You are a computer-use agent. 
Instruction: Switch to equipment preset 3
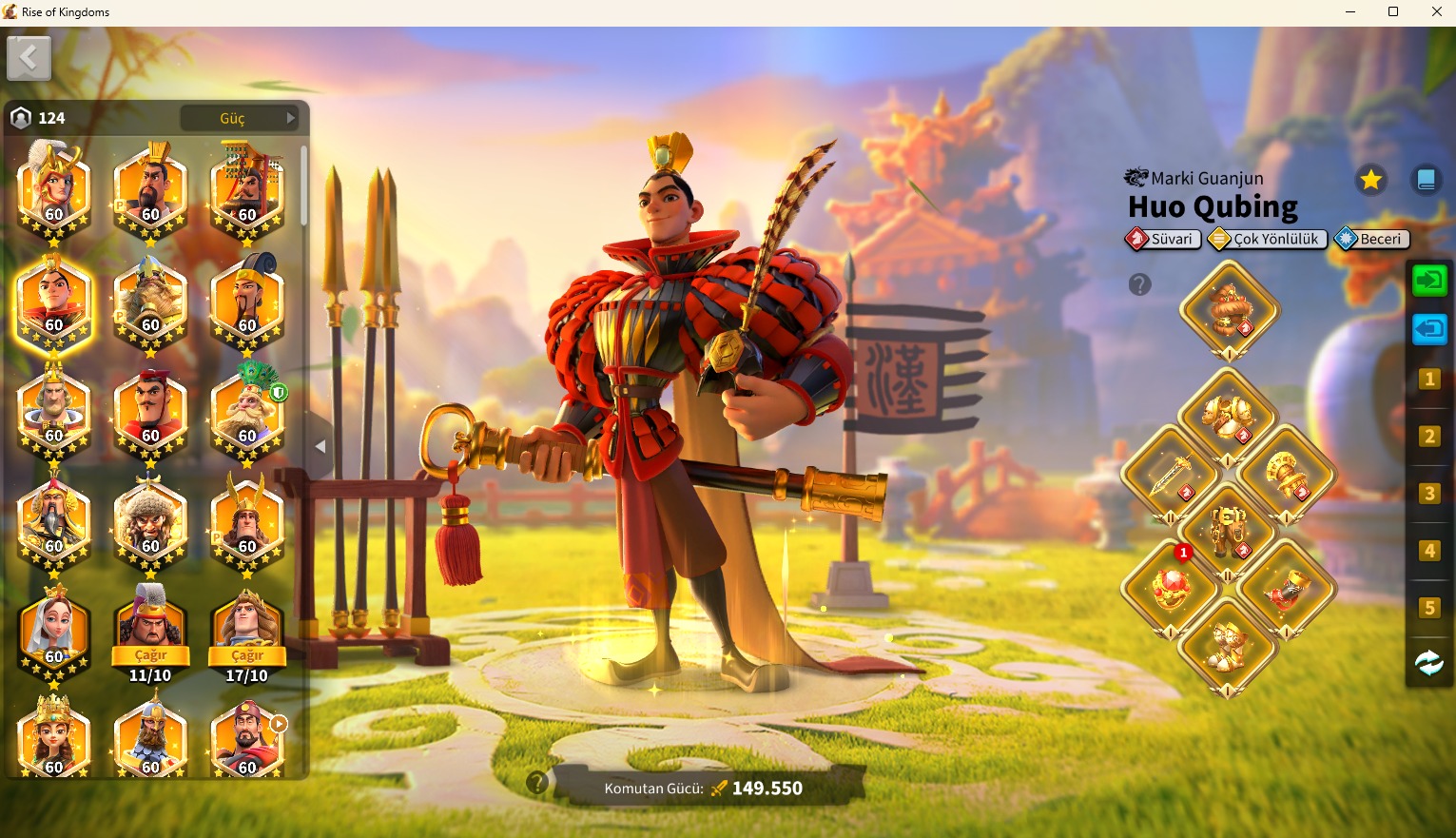[1429, 494]
